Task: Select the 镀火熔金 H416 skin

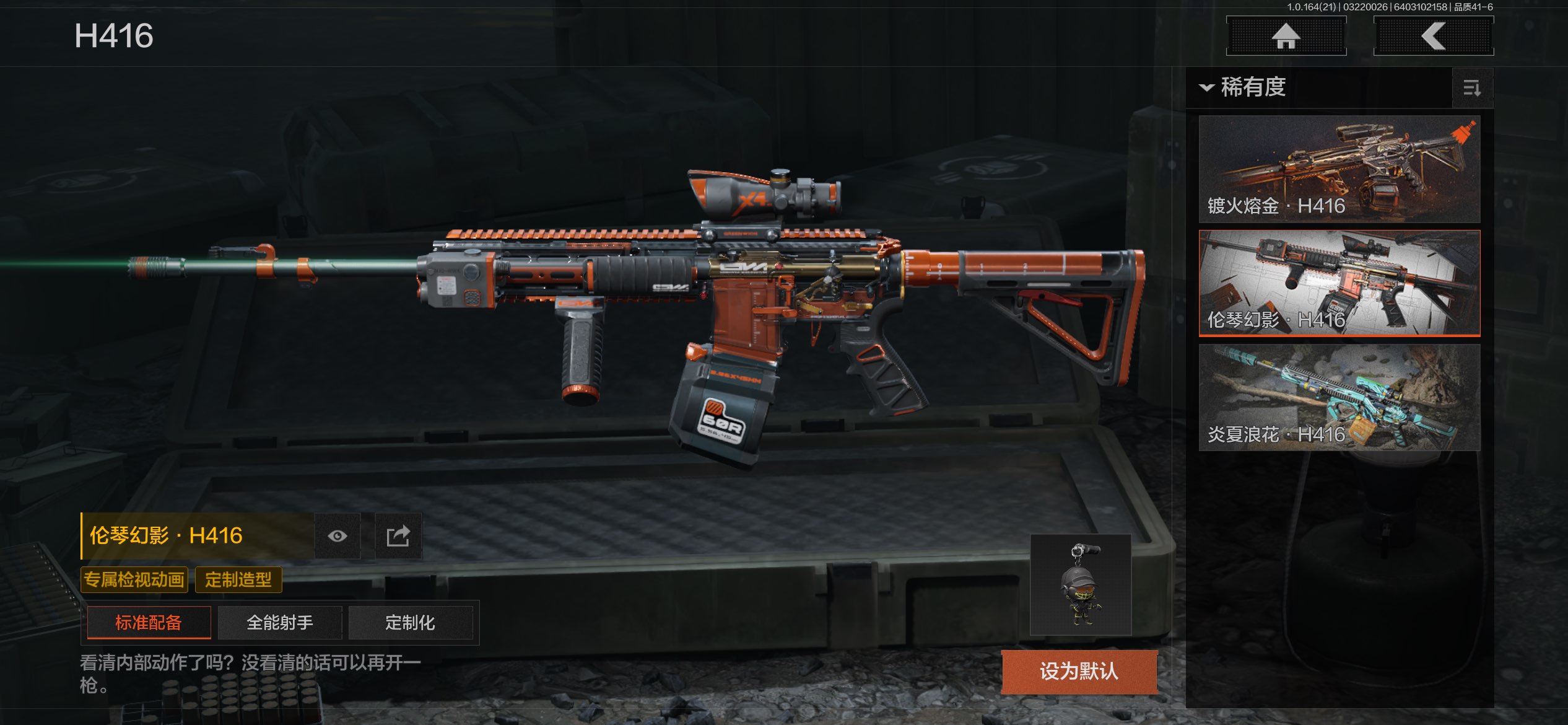Action: (1339, 169)
